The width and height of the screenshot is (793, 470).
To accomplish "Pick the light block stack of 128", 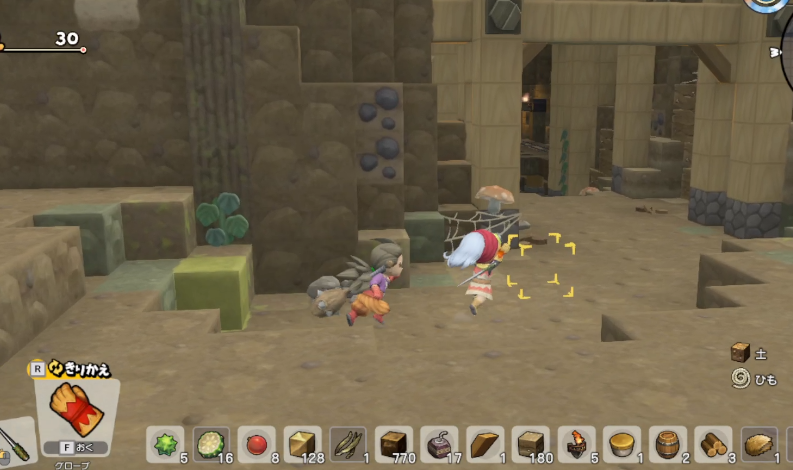I will tap(303, 445).
